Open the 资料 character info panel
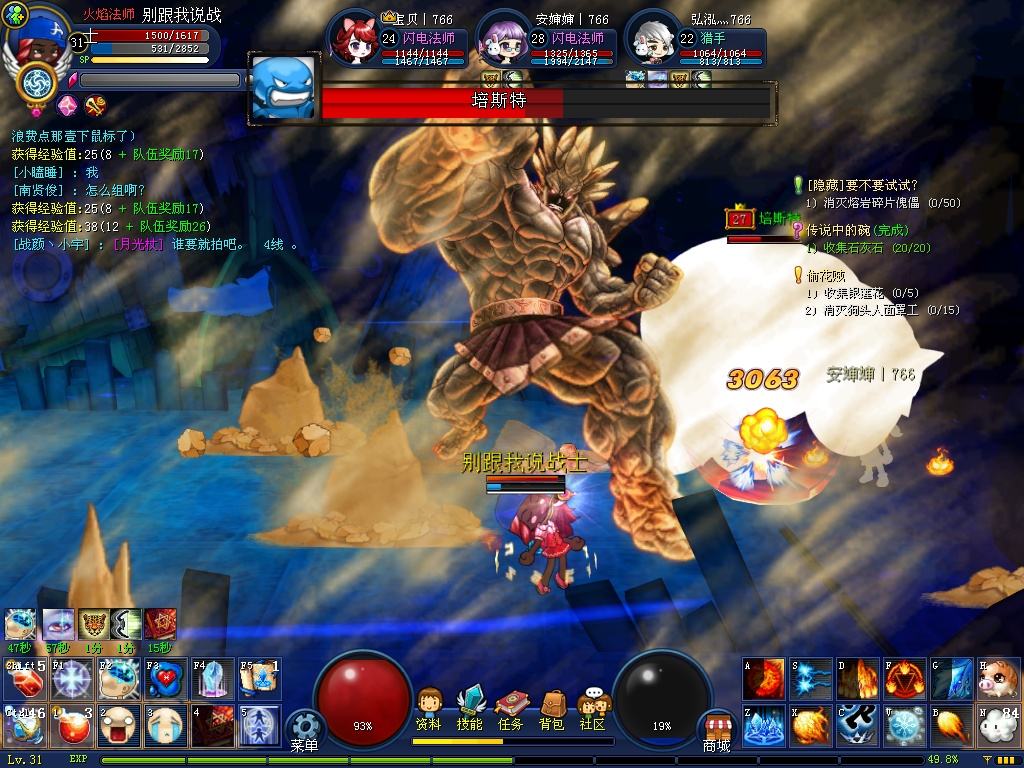Screen dimensions: 1024x768 (x=429, y=708)
